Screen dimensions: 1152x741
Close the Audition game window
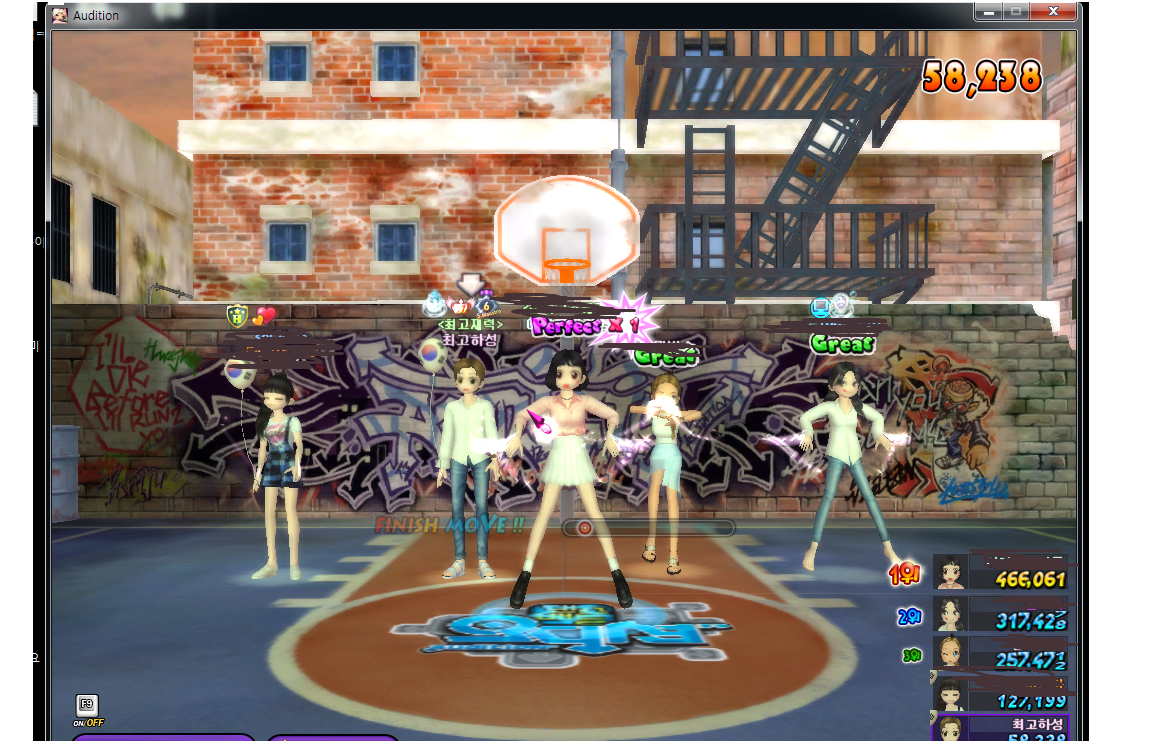click(1054, 11)
